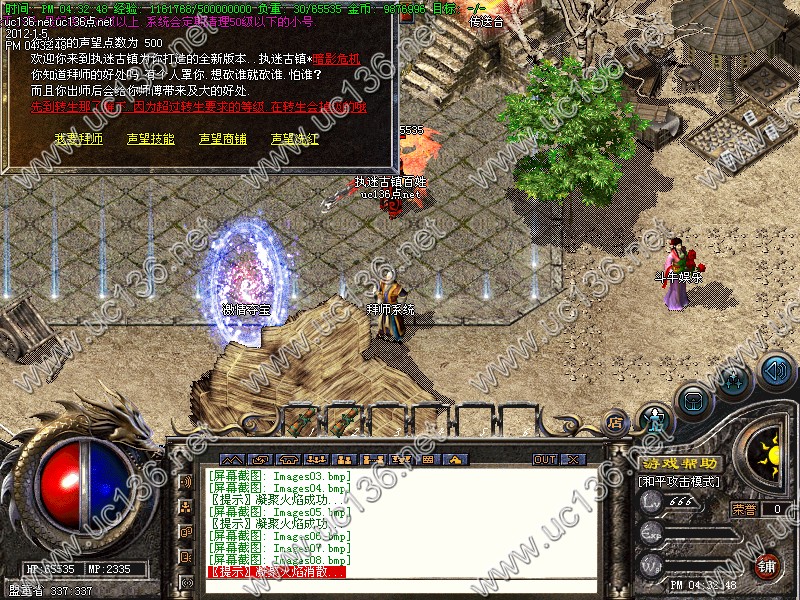The height and width of the screenshot is (600, 800).
Task: Click the OUT button above chat
Action: click(x=545, y=459)
